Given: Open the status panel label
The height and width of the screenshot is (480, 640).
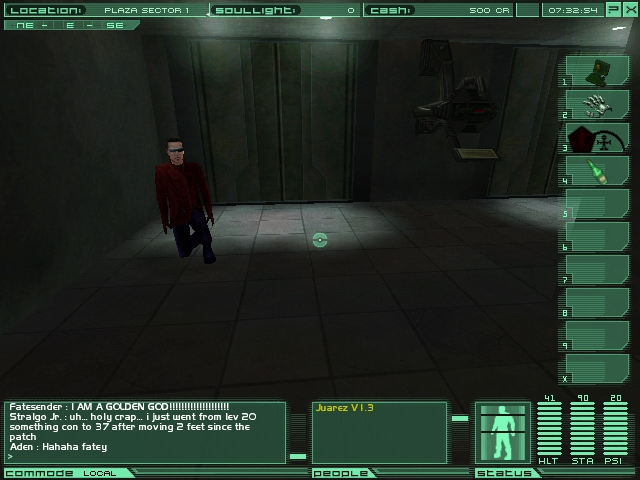Looking at the screenshot, I should (x=497, y=473).
